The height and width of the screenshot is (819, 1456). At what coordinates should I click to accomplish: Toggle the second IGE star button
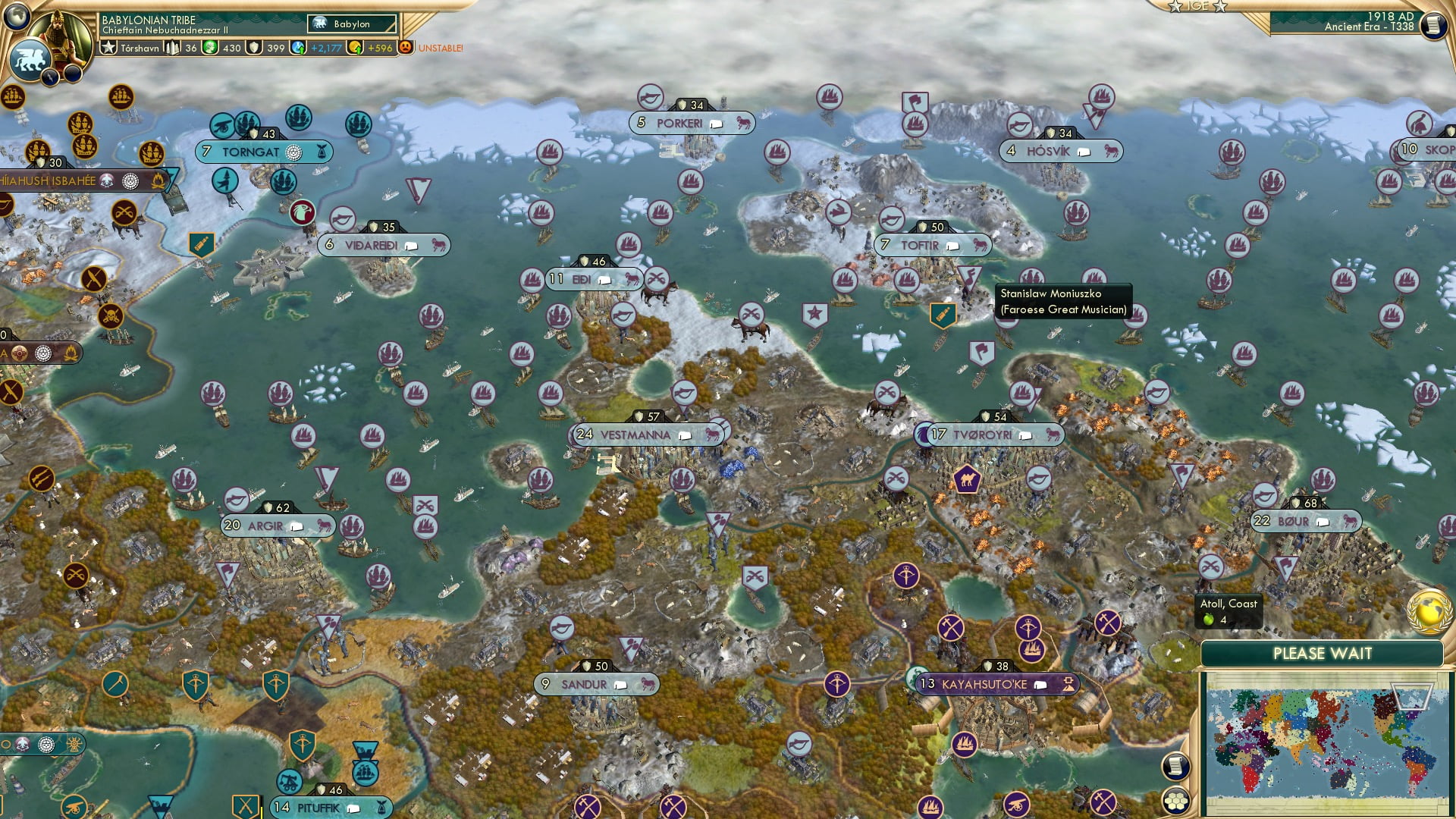point(1219,6)
